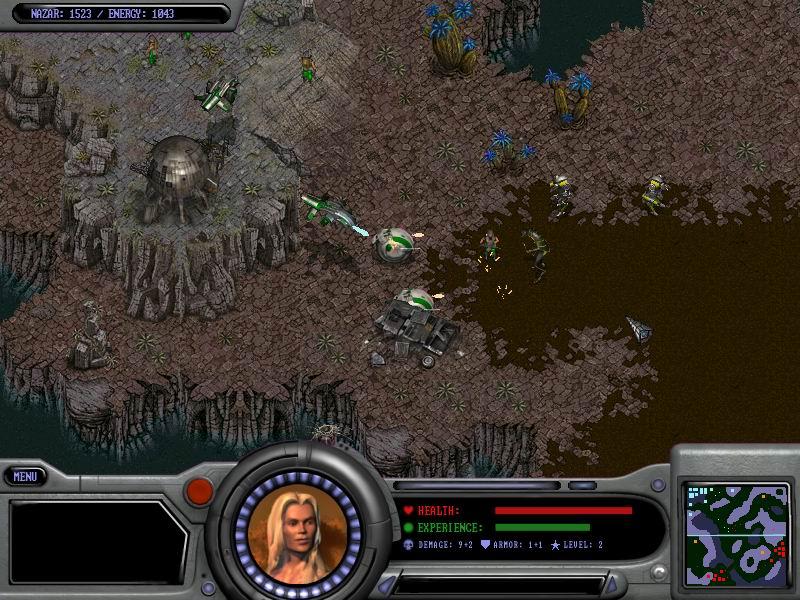Click the round red button beside portrait
Image resolution: width=800 pixels, height=600 pixels.
click(198, 490)
